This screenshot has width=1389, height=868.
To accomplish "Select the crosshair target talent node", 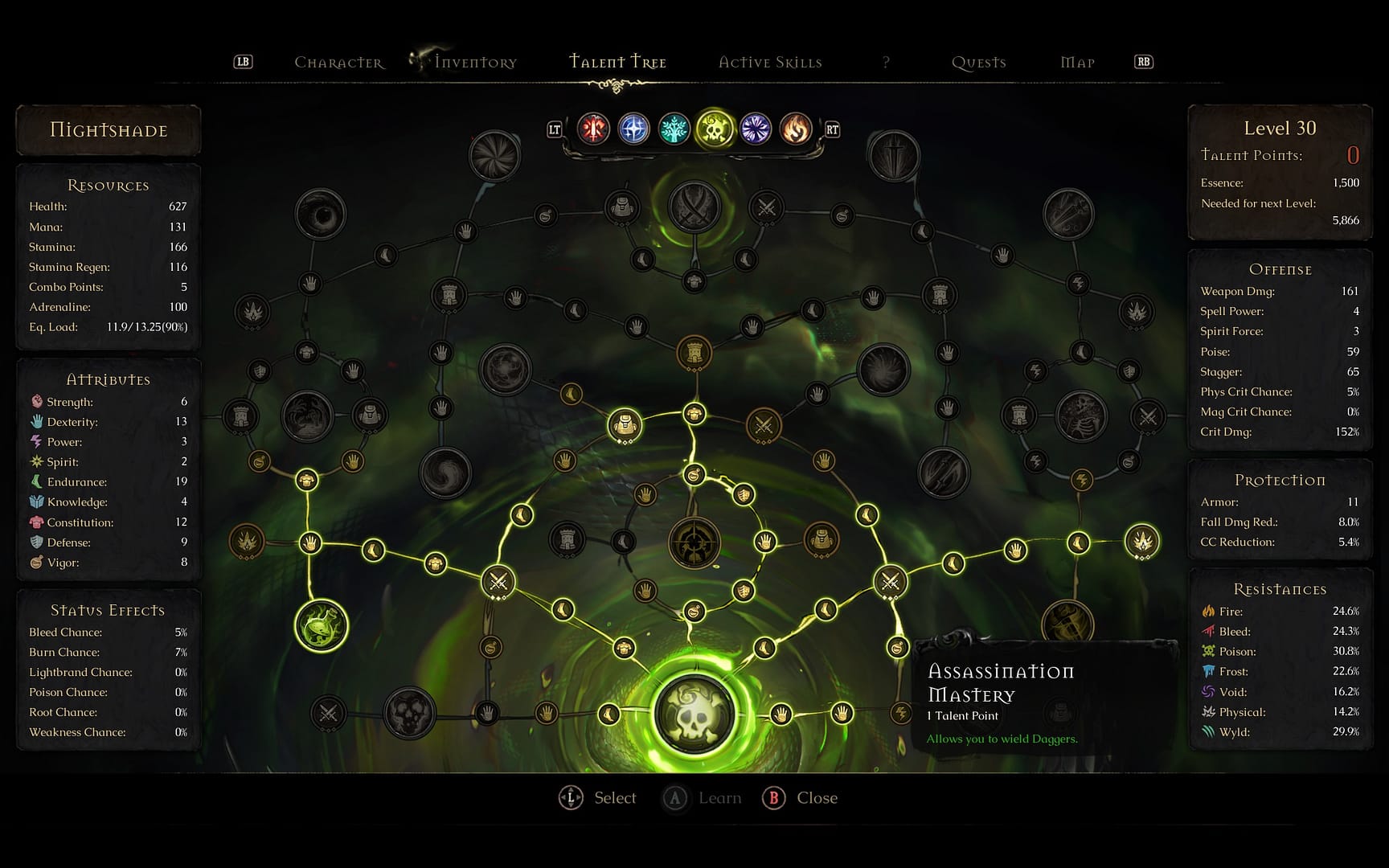I will [694, 542].
